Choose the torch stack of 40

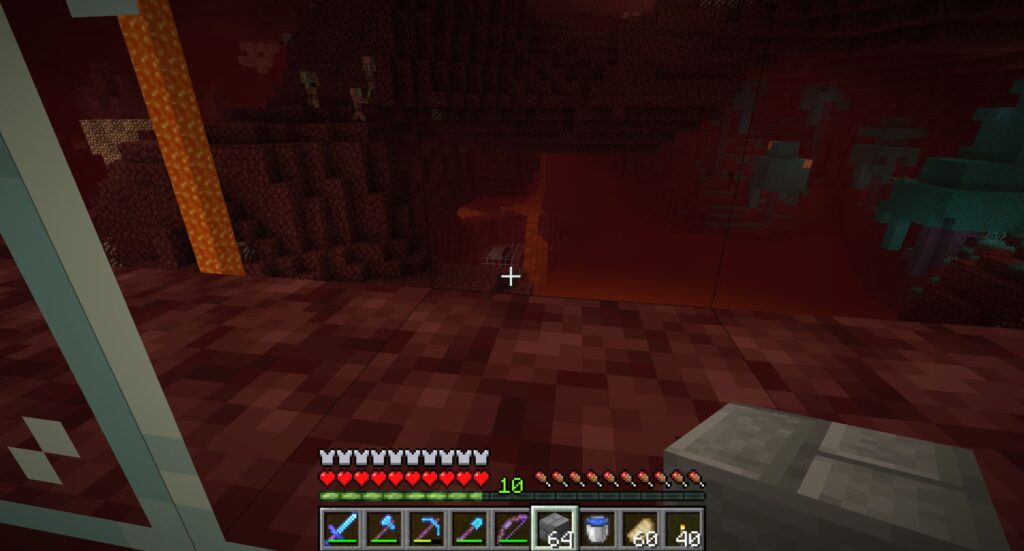click(683, 527)
